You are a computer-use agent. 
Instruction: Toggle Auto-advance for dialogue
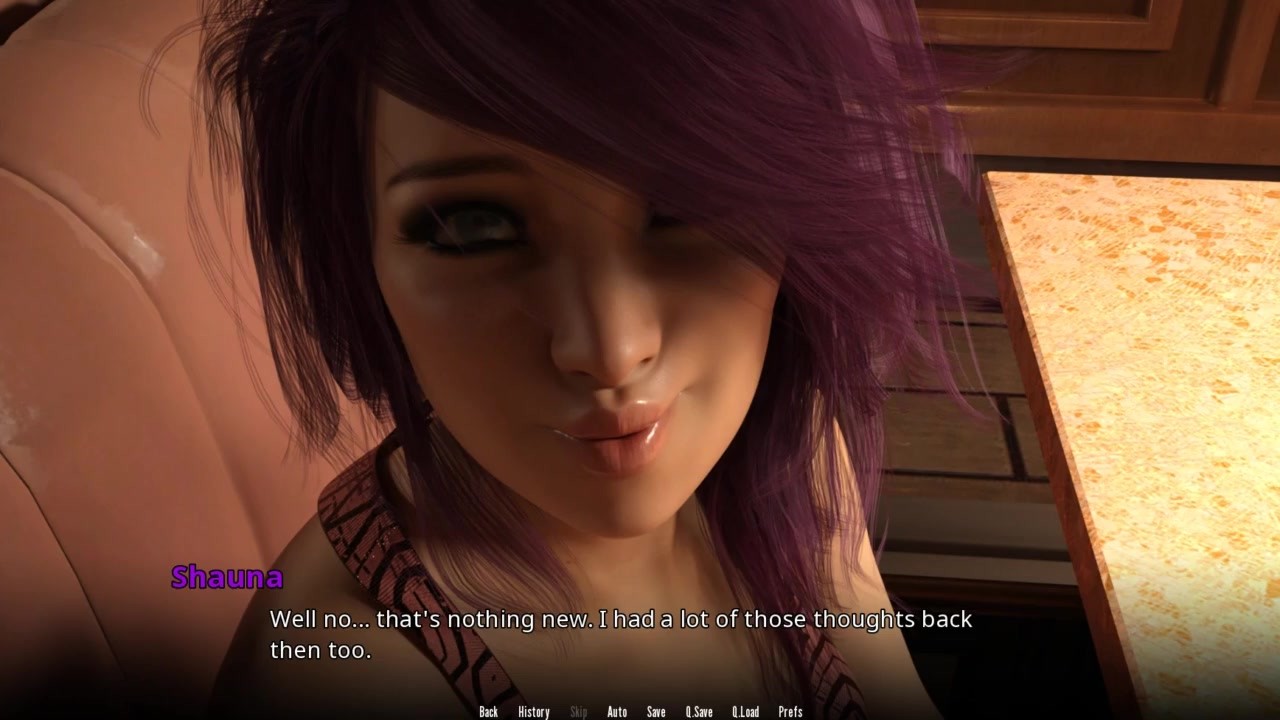617,712
